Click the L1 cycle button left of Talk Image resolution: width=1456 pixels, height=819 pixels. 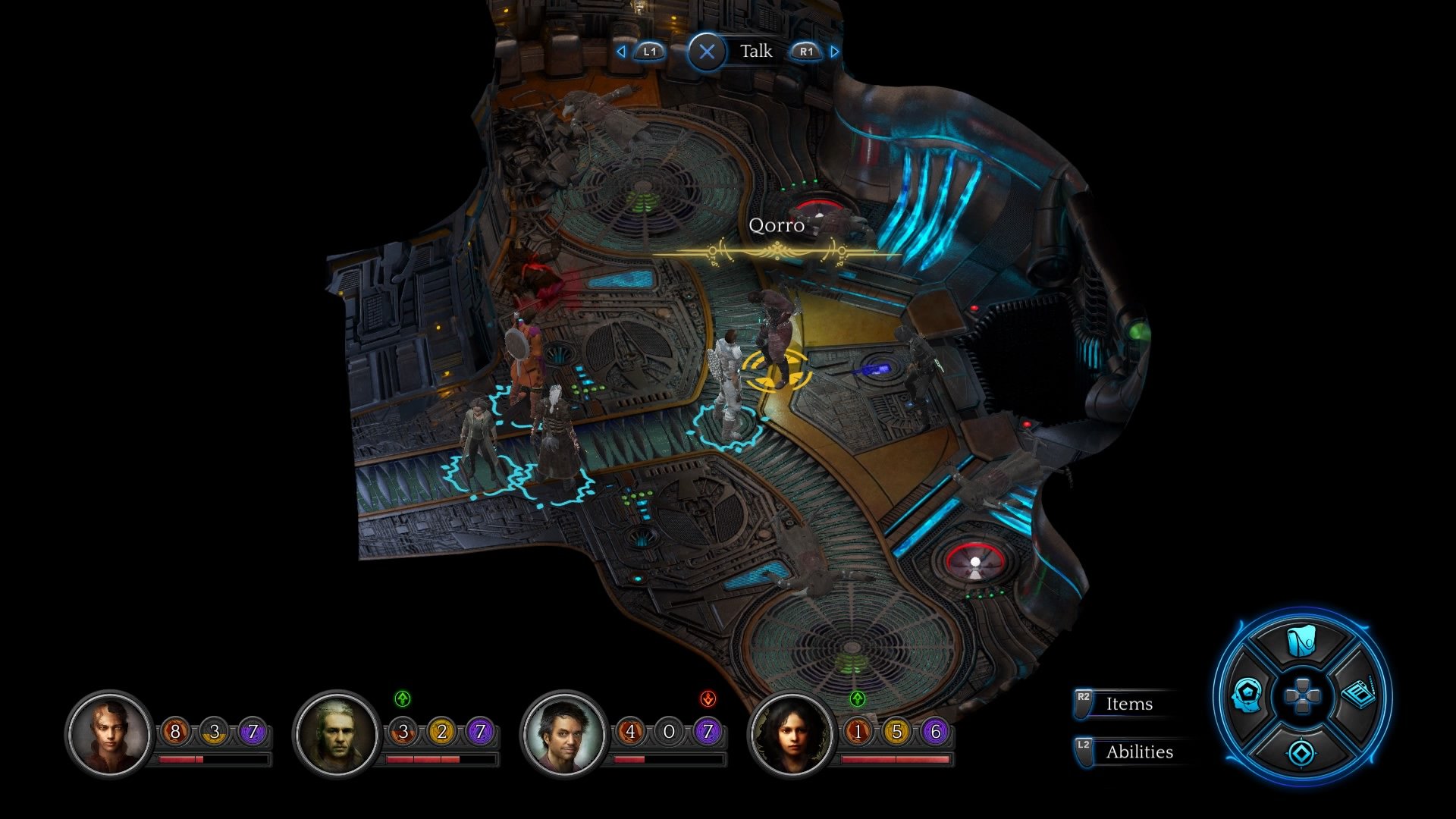tap(648, 52)
